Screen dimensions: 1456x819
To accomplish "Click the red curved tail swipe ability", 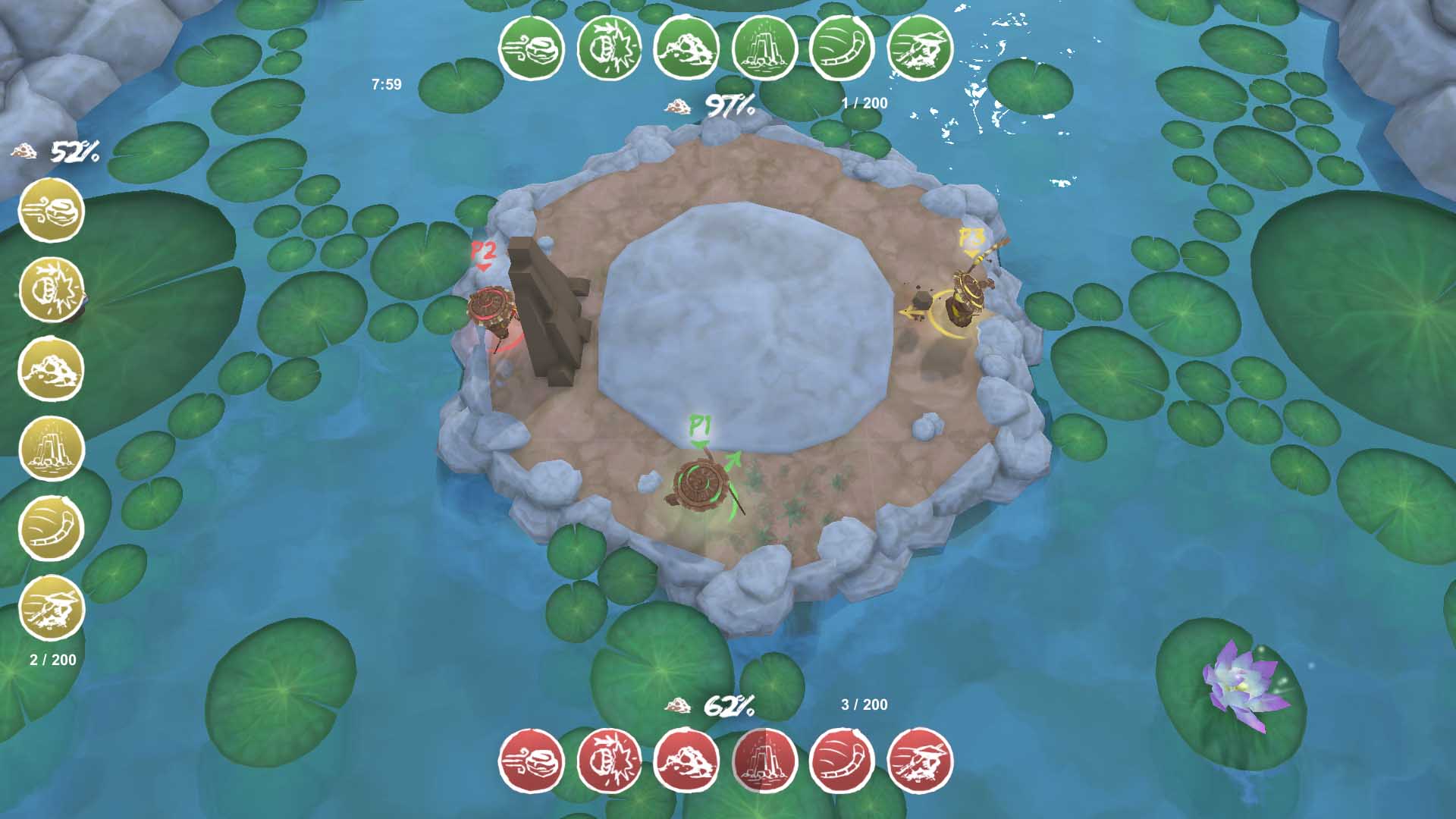I will [x=842, y=761].
